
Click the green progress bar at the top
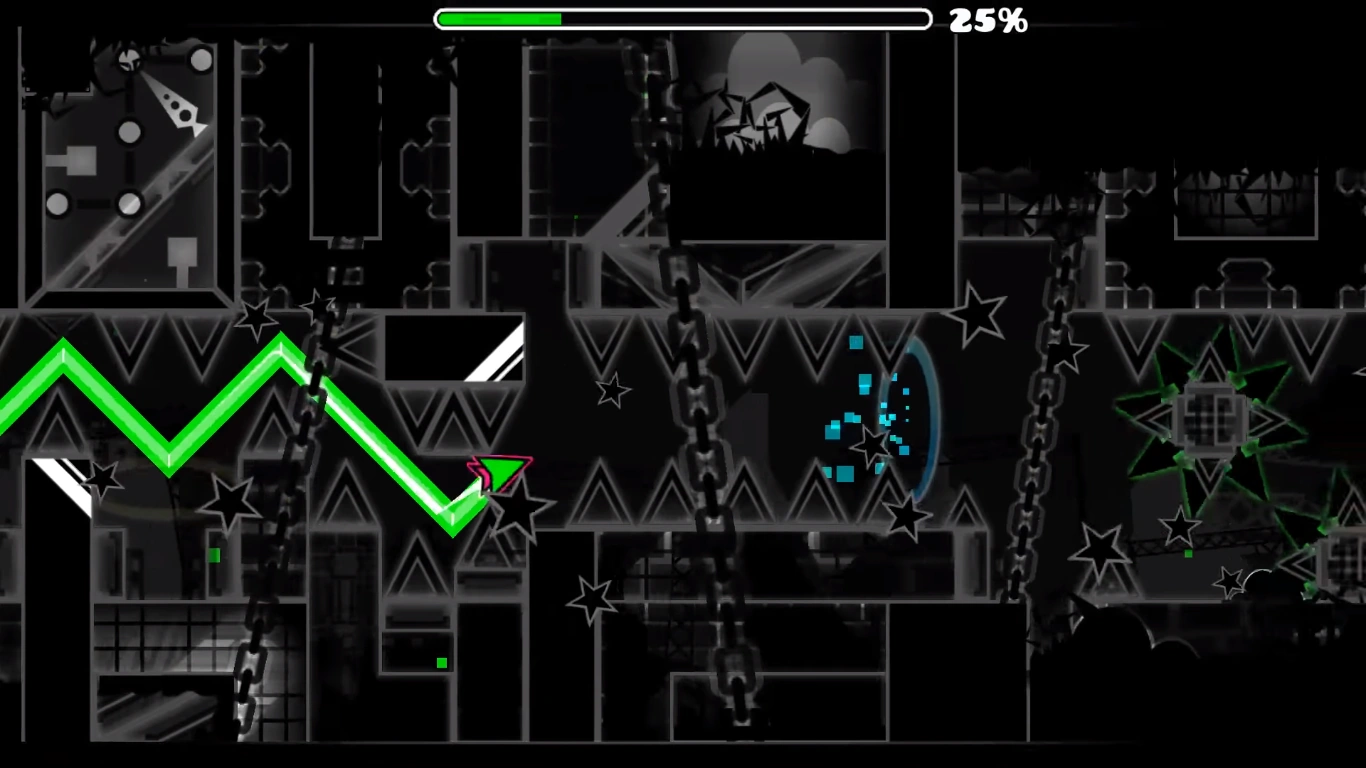pos(500,18)
